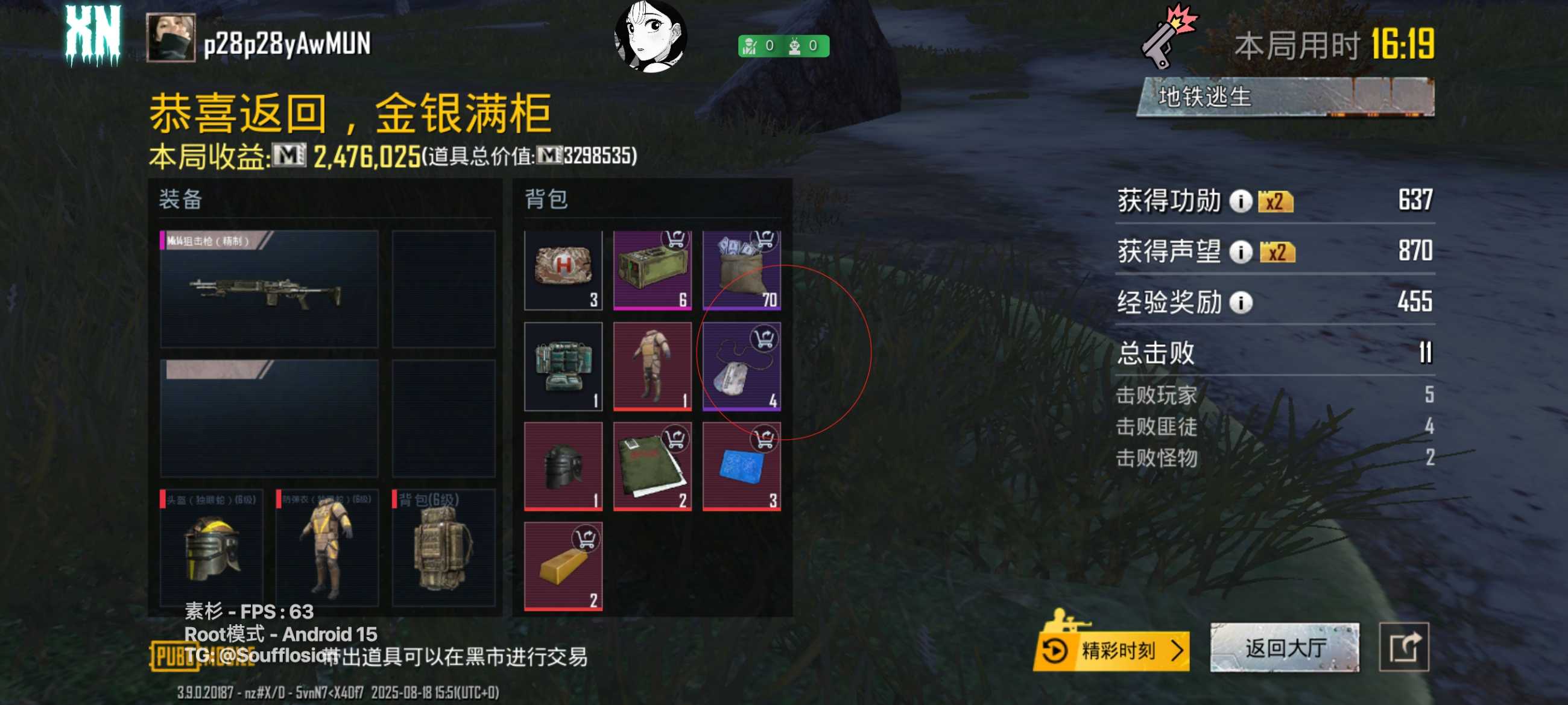Show info for 经验奖励 experience reward

pos(1240,303)
